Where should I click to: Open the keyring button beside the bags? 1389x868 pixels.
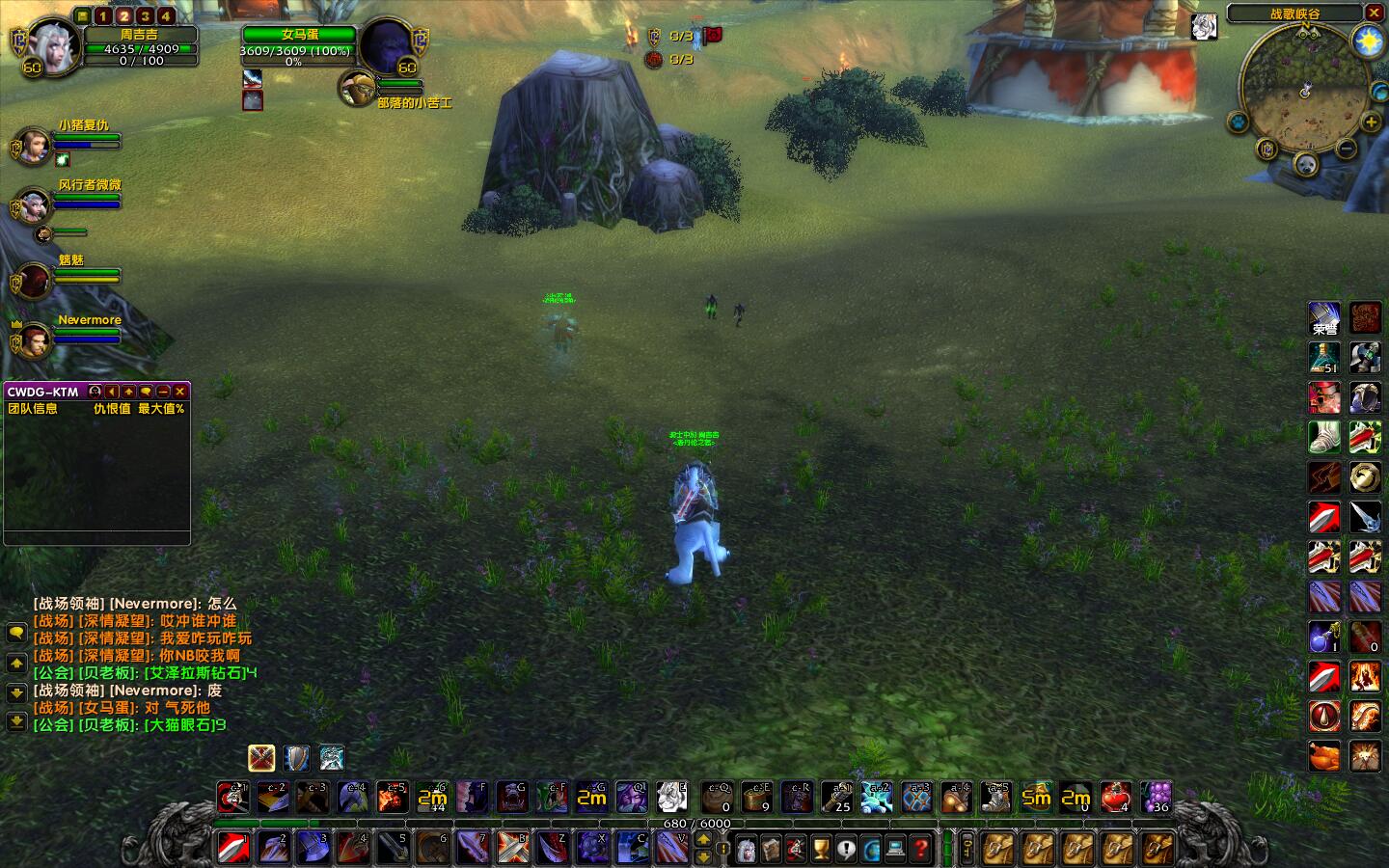[x=967, y=849]
